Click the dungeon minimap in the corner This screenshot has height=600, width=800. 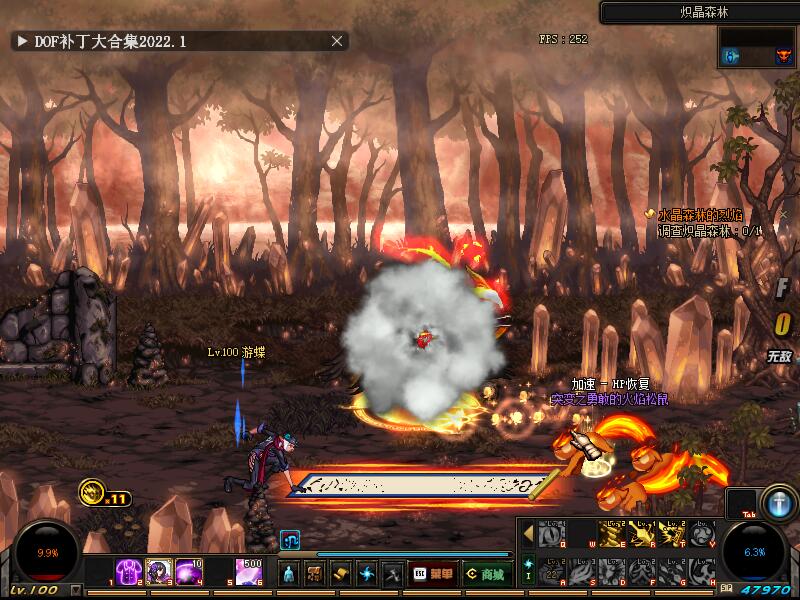(757, 47)
